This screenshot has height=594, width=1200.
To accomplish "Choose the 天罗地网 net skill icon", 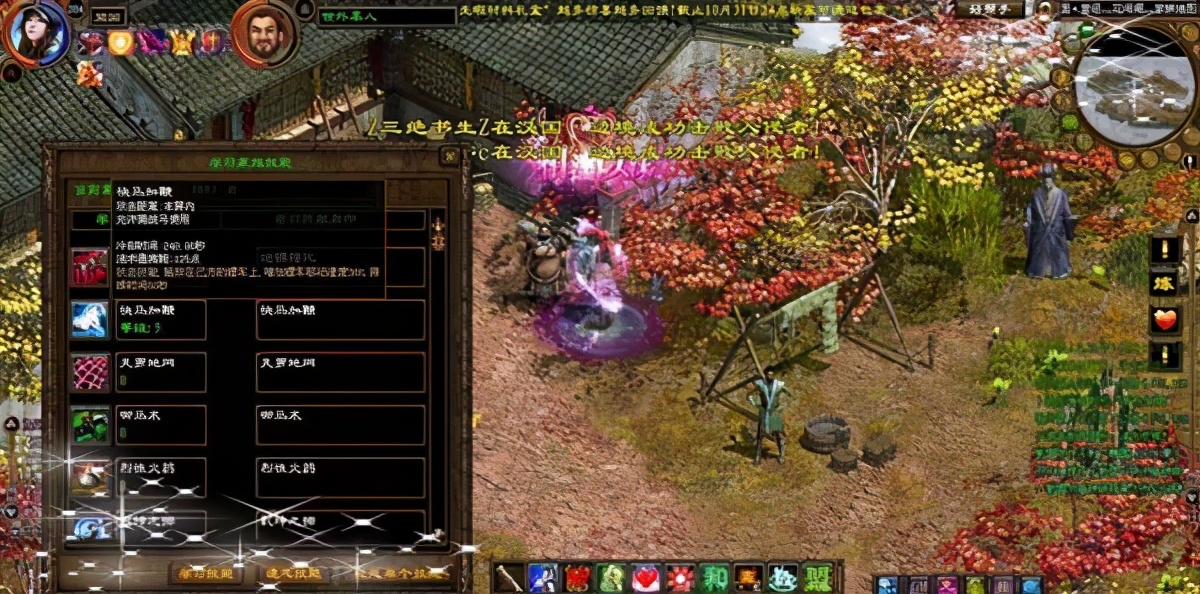I will 89,372.
